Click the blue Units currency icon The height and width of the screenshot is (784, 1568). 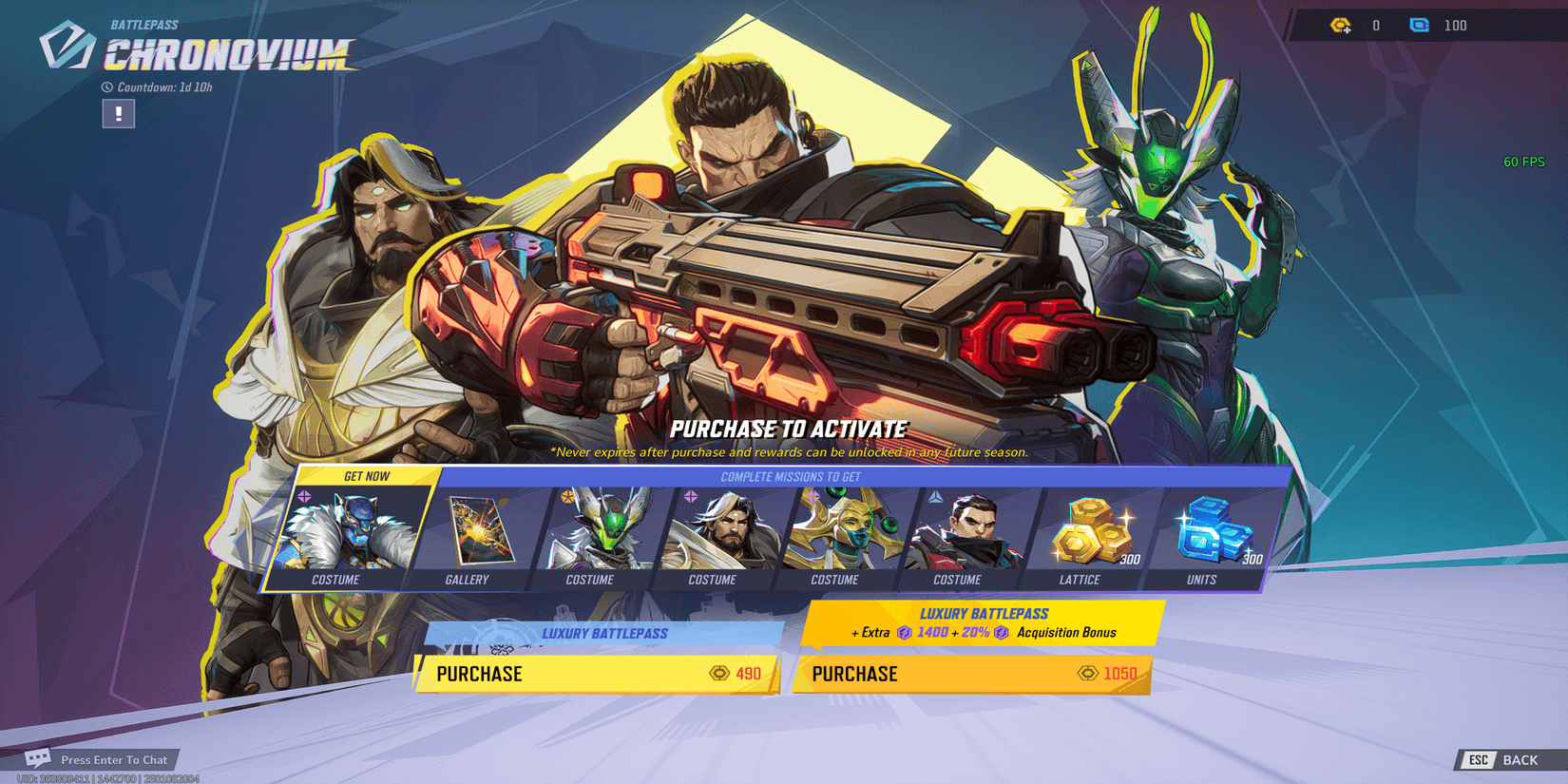tap(1419, 26)
